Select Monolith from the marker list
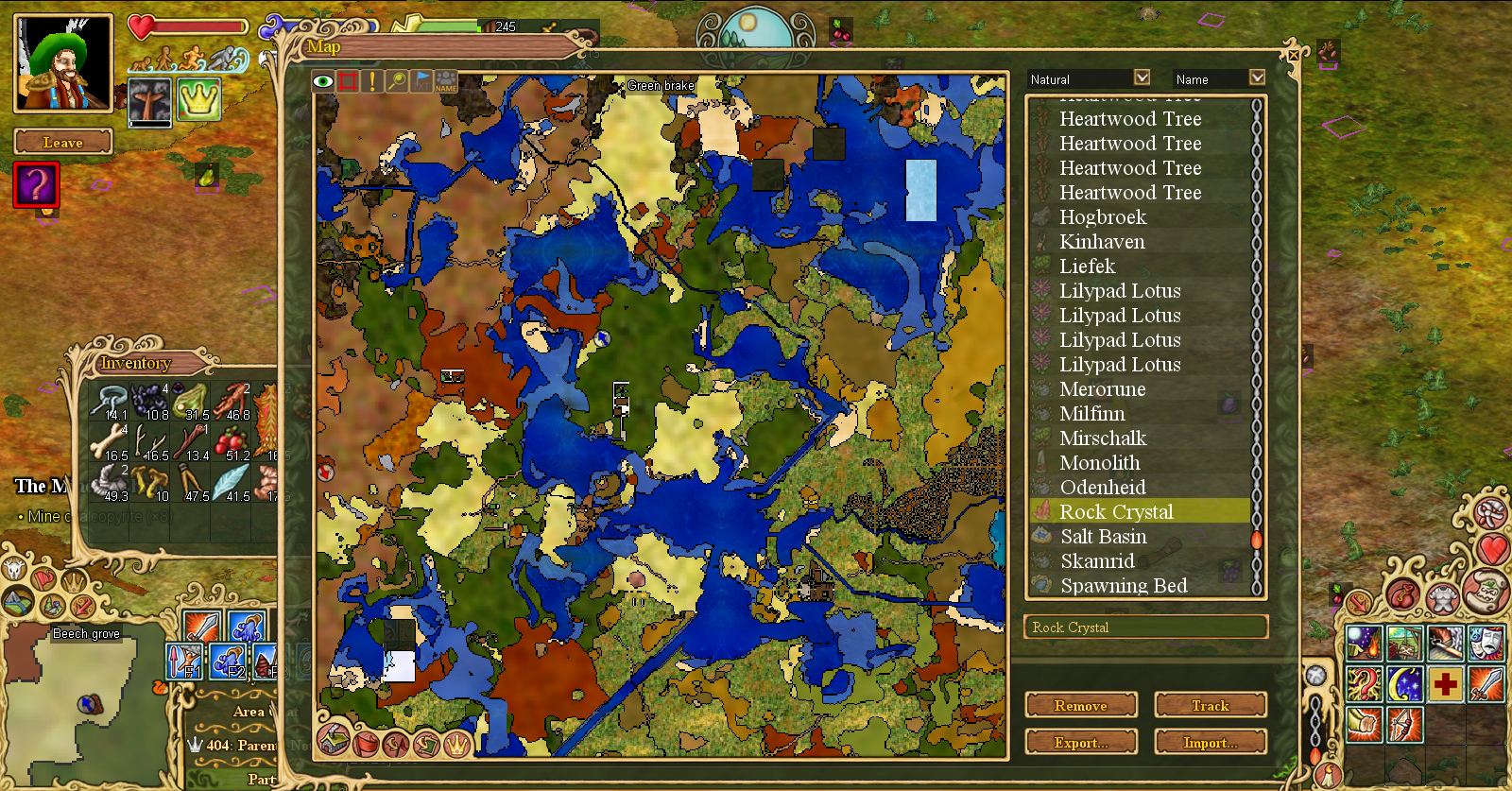The width and height of the screenshot is (1512, 791). (1100, 462)
